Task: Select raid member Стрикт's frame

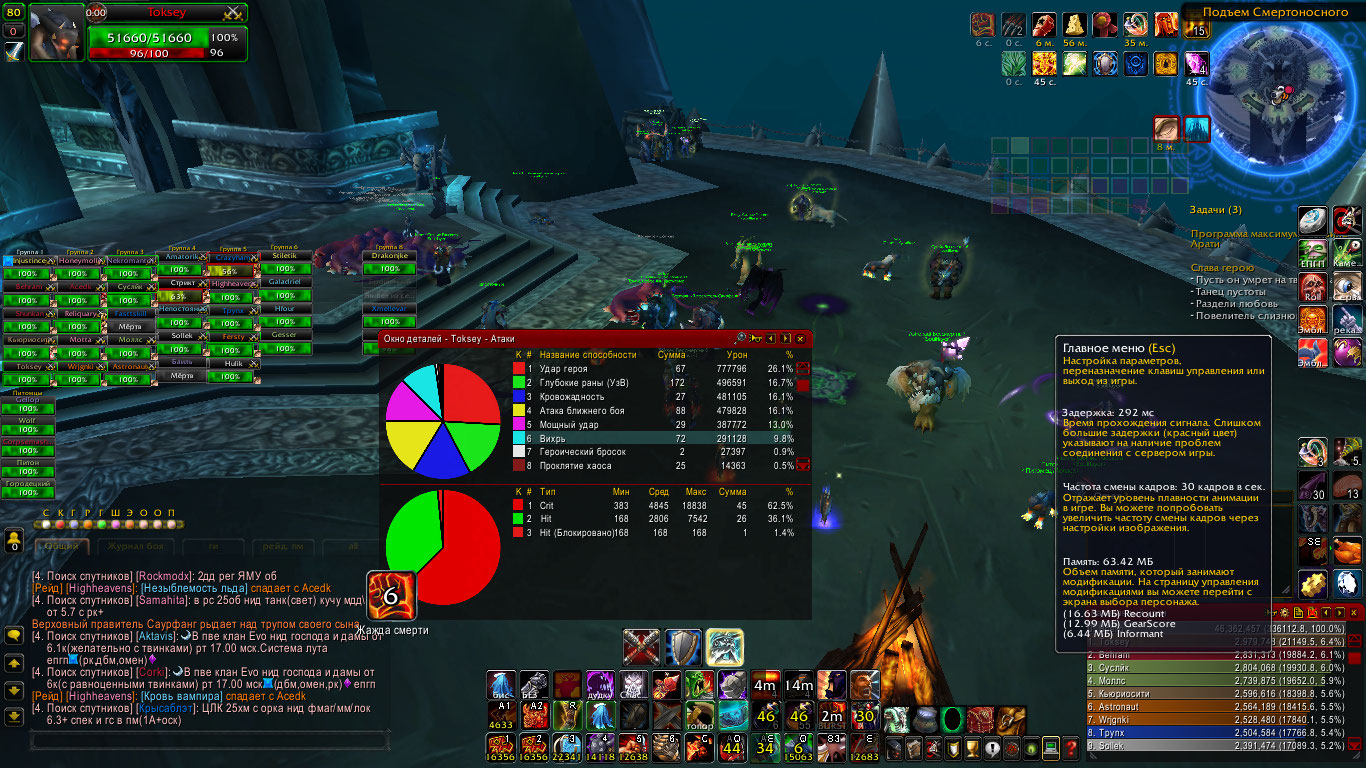Action: coord(181,284)
